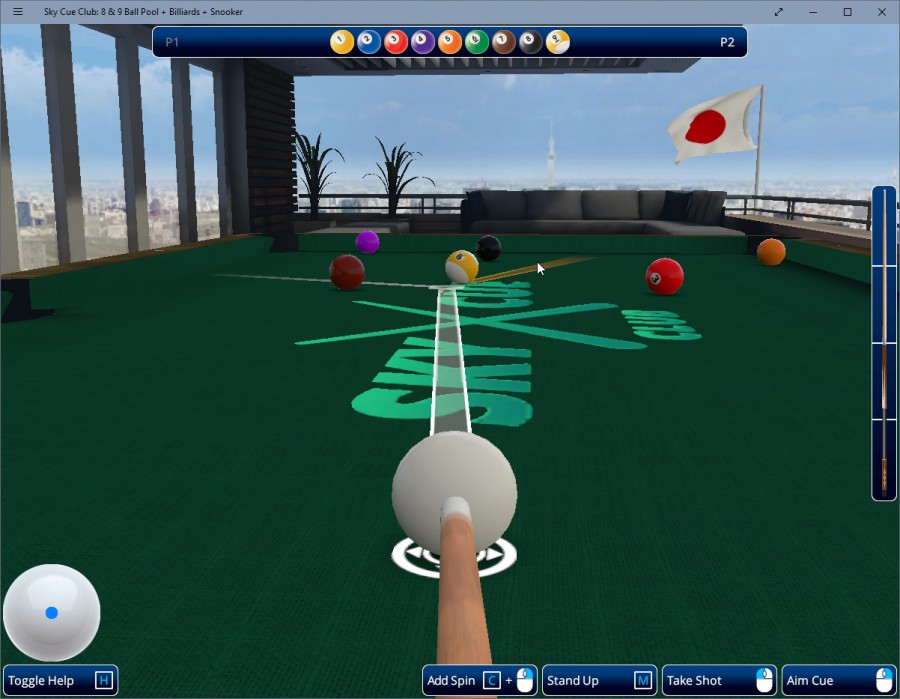The image size is (900, 699).
Task: Set spin on the cue ball indicator
Action: (x=52, y=613)
